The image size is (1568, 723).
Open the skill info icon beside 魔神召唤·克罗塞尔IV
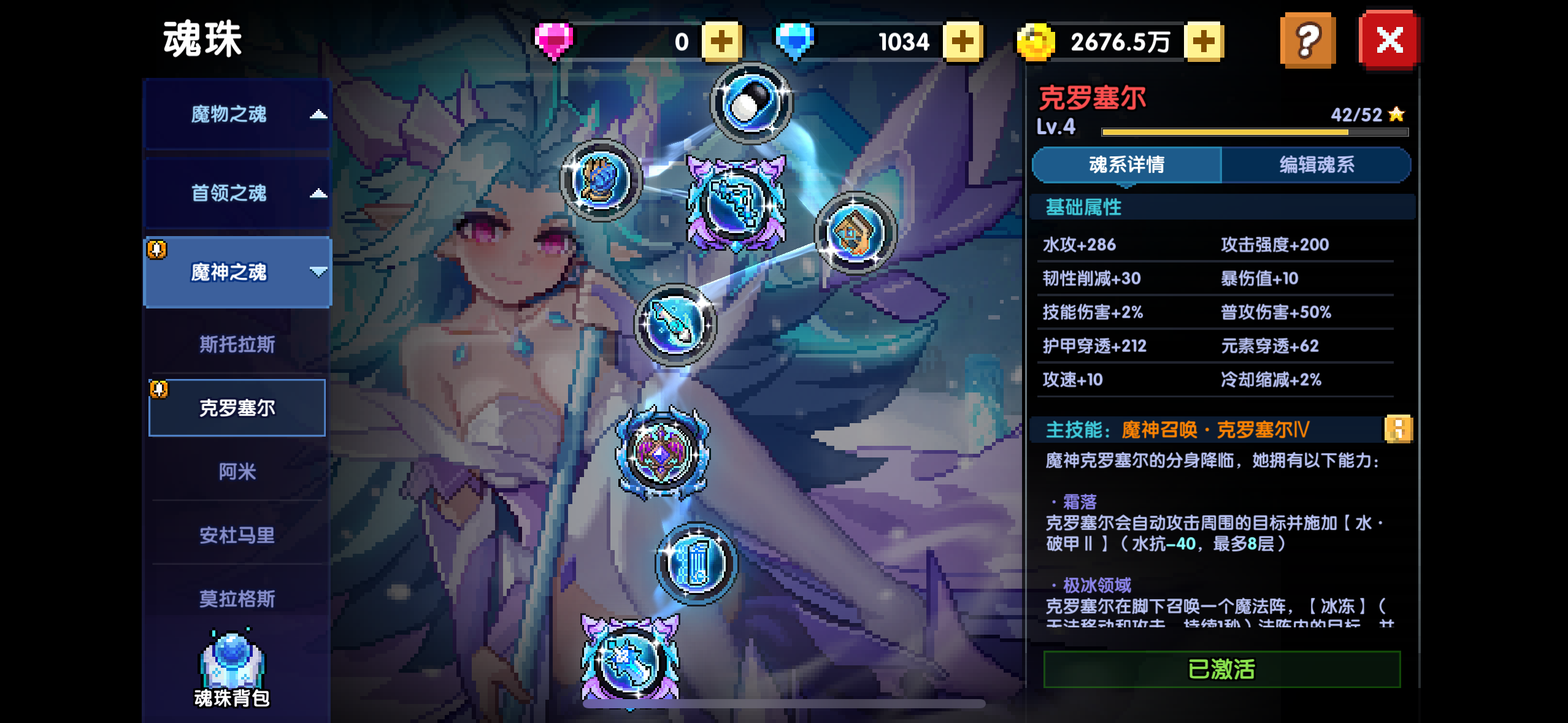point(1399,429)
